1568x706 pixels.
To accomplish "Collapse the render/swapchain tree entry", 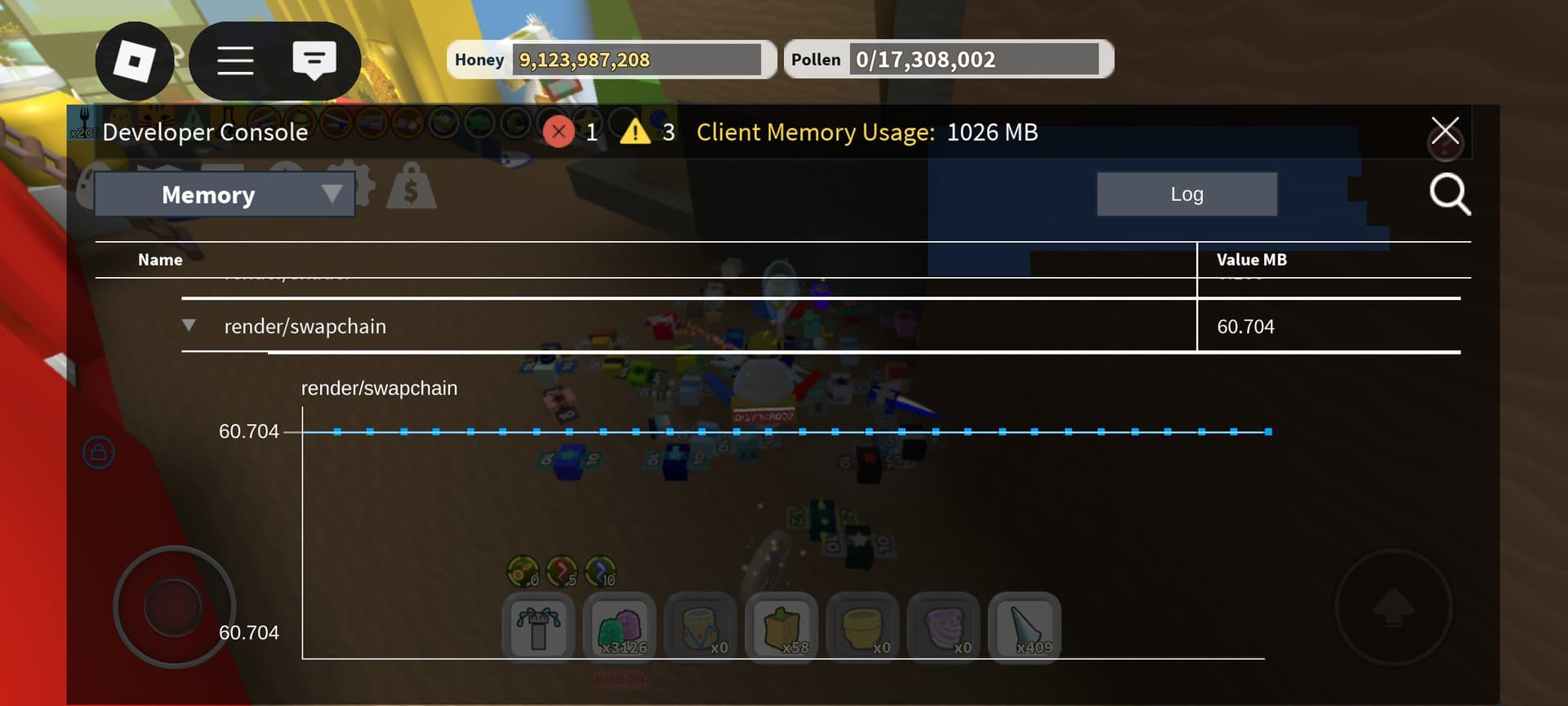I will pos(189,325).
